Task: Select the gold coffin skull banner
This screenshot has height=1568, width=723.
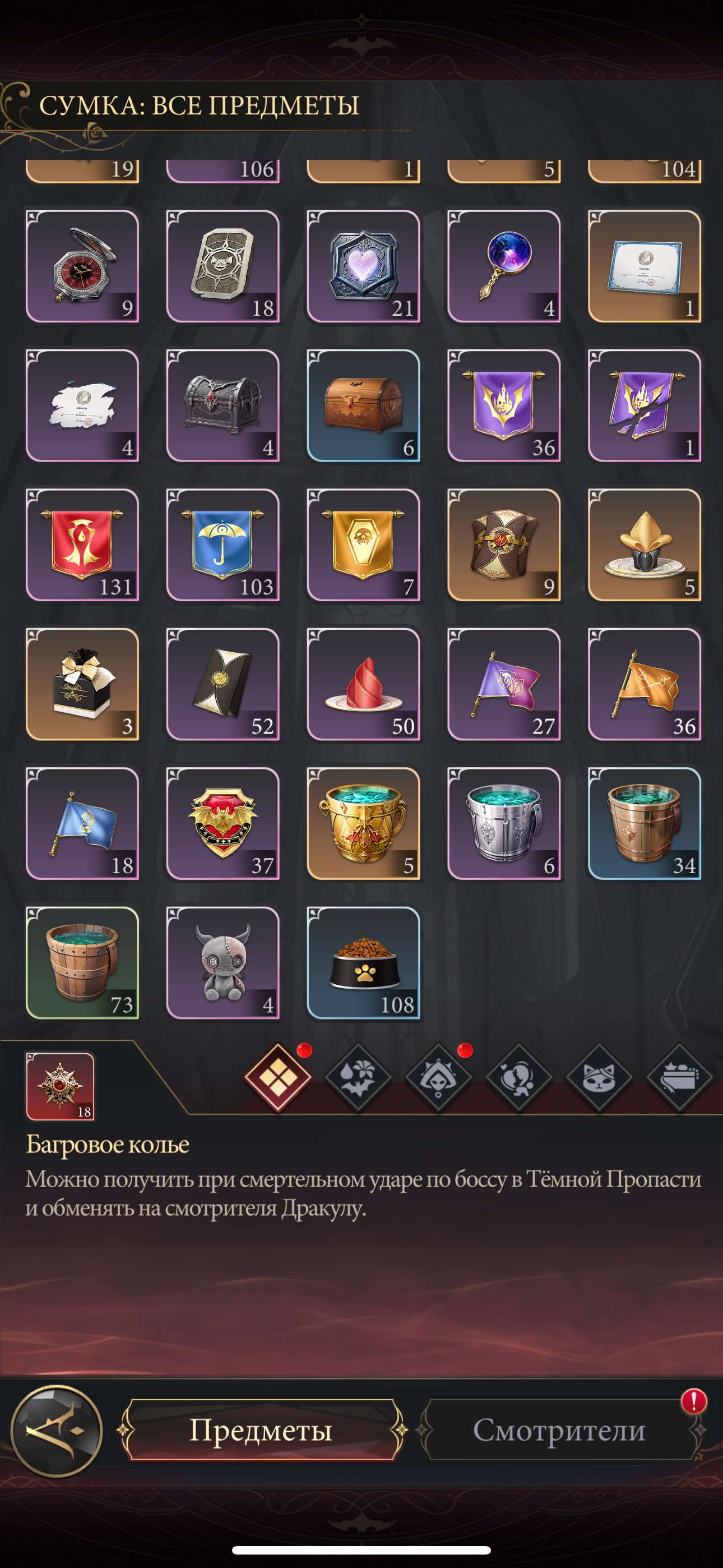Action: pyautogui.click(x=363, y=545)
